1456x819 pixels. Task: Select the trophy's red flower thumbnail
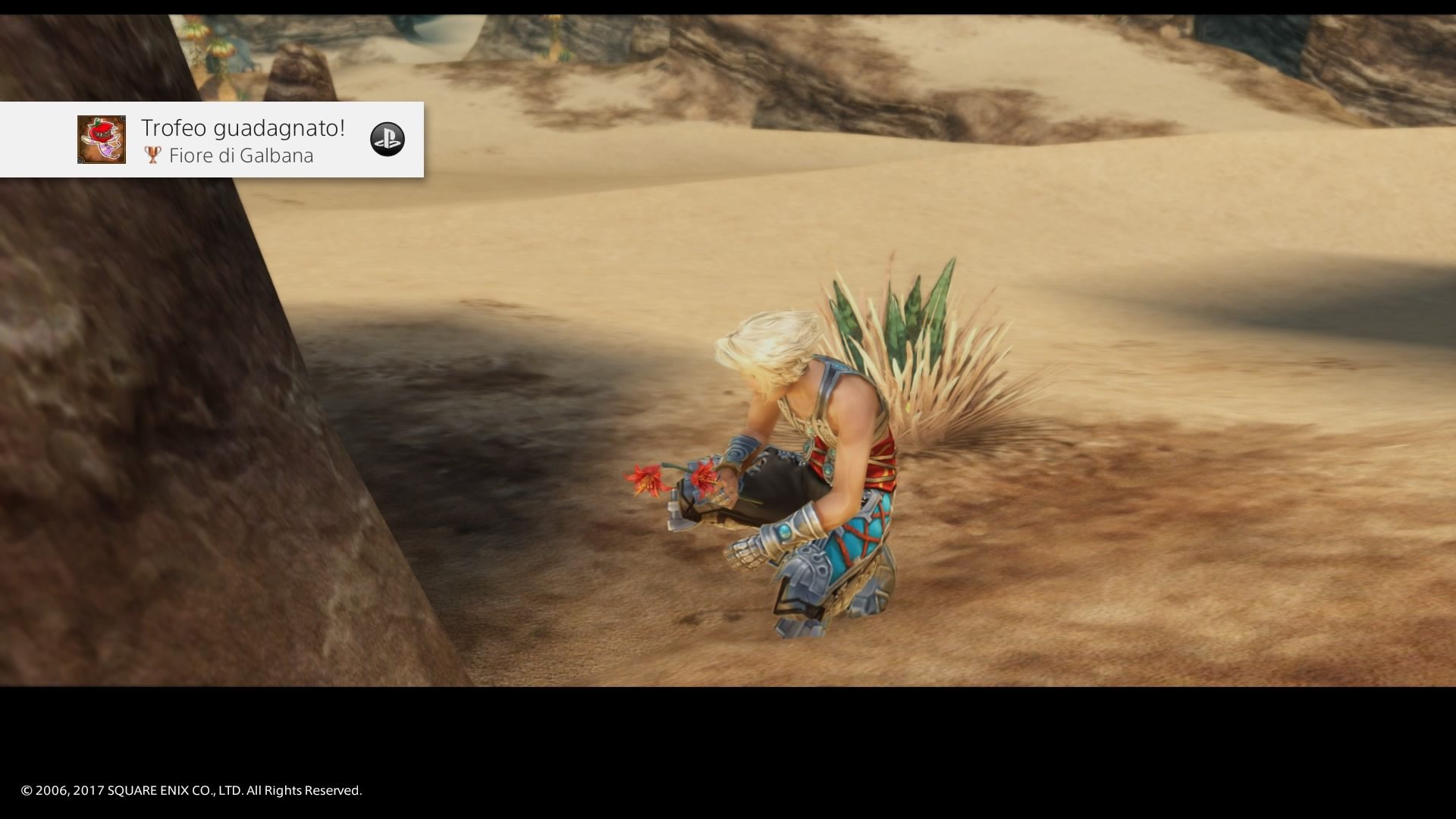[102, 140]
